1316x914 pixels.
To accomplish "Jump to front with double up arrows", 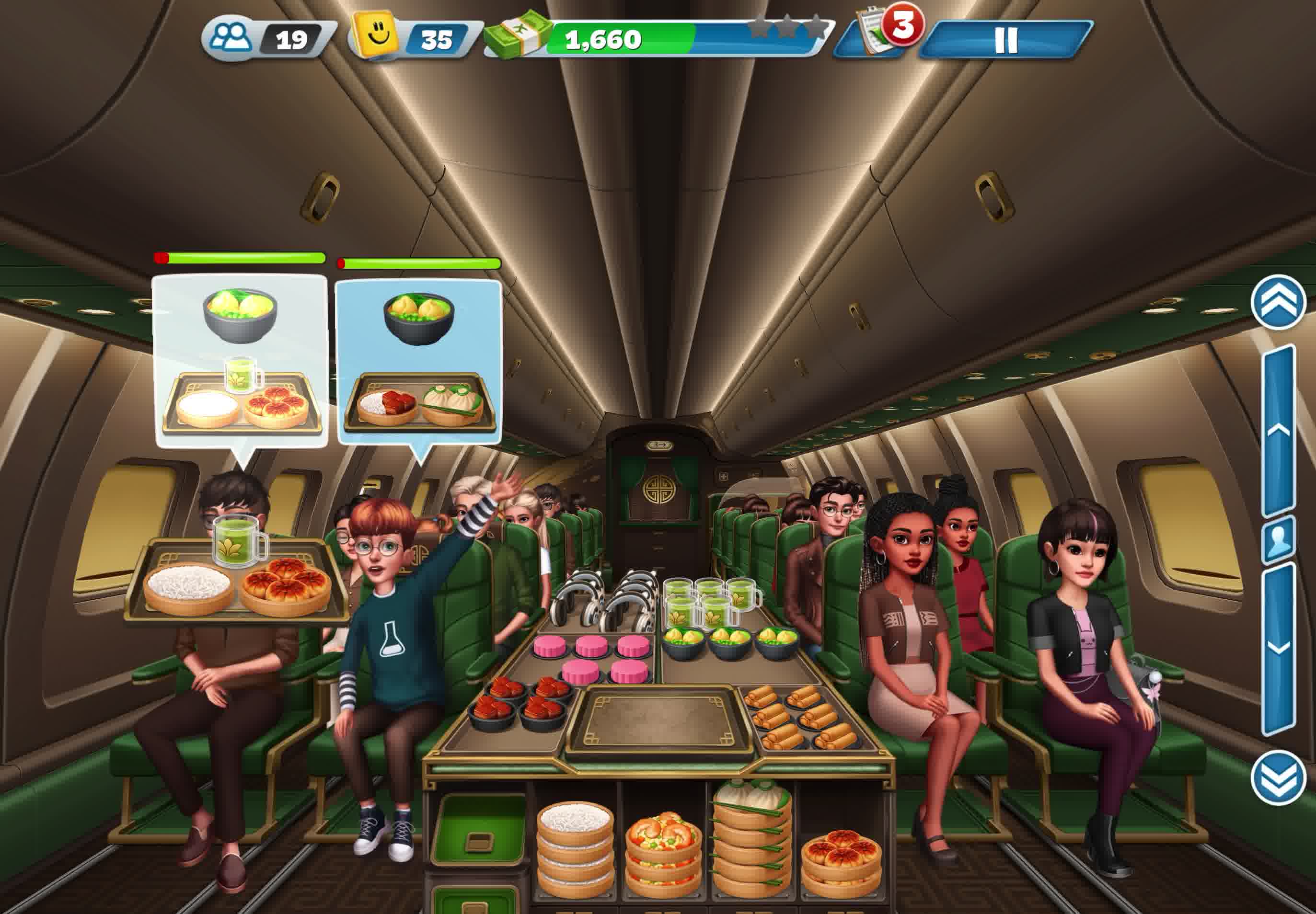I will [x=1278, y=302].
